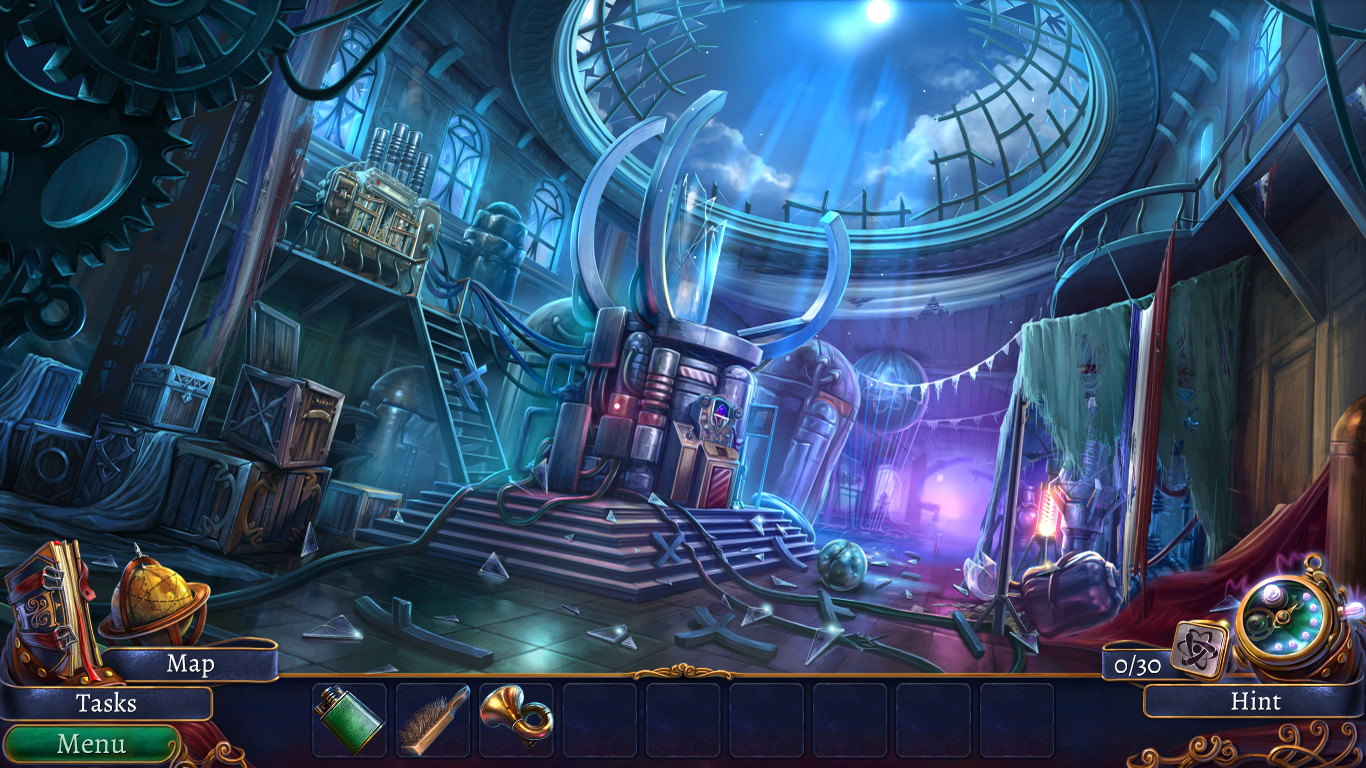
Task: Open the Map
Action: [193, 663]
